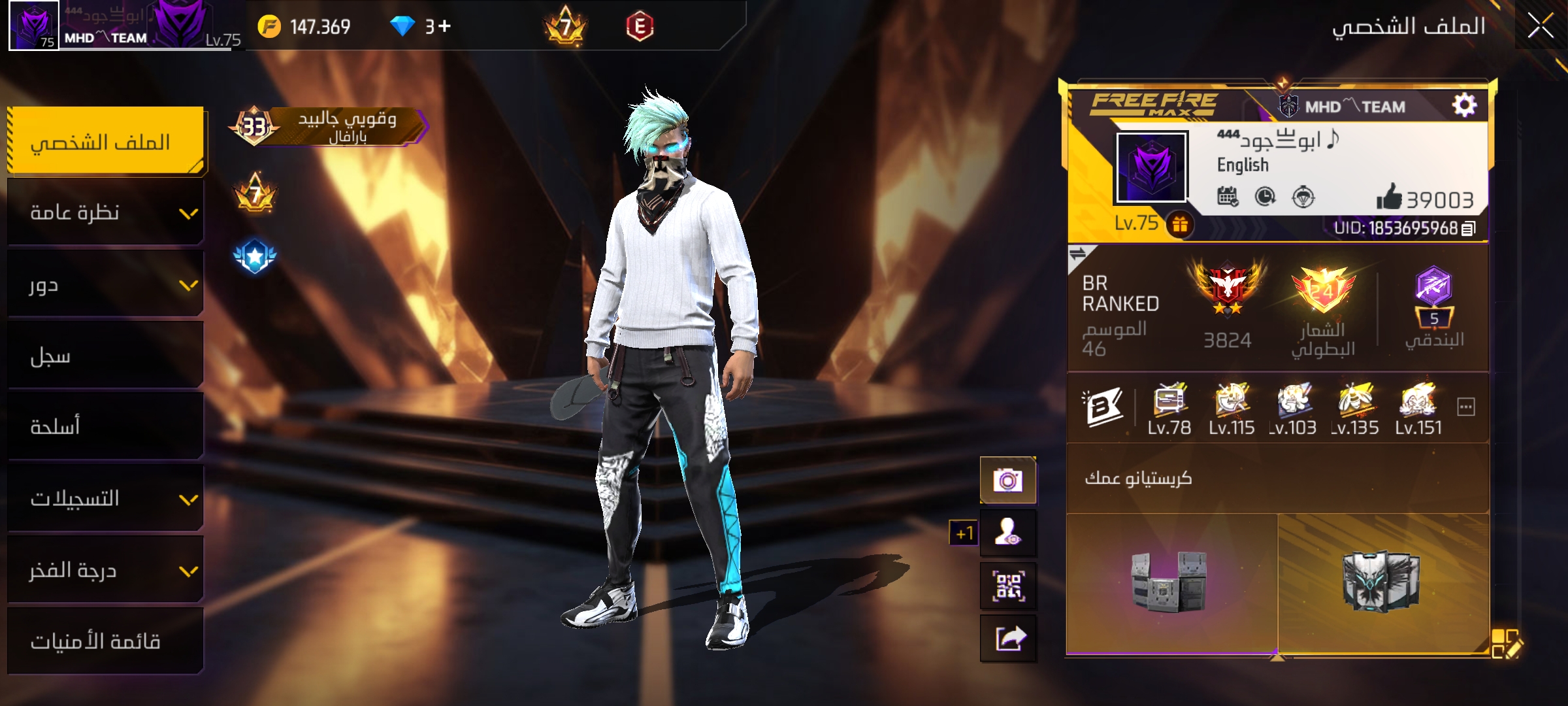Screen dimensions: 1568x706
Task: Show the QR code scanner button
Action: 1007,586
